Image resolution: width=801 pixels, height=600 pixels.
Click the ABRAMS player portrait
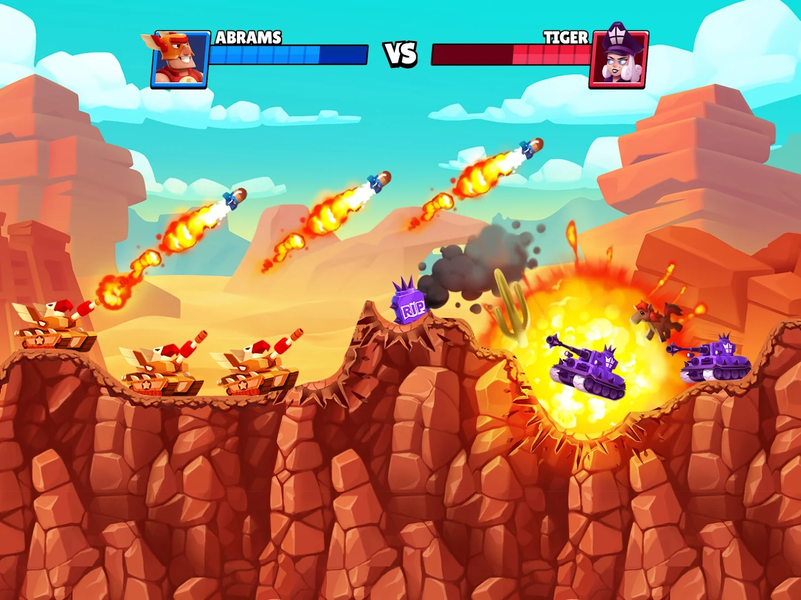coord(180,59)
